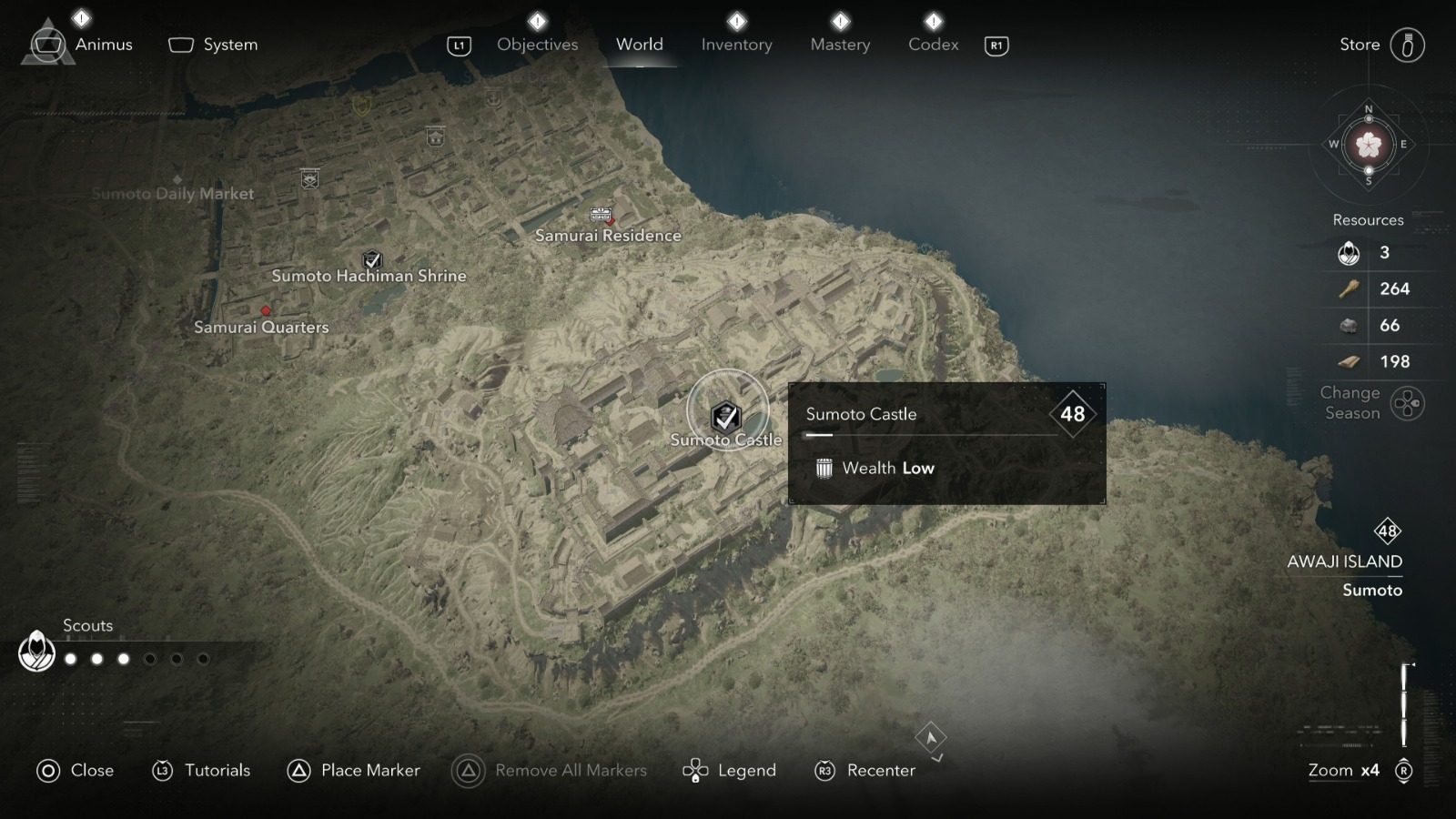Screen dimensions: 1456x819
Task: Open the Samurai Residence map icon
Action: tap(601, 216)
